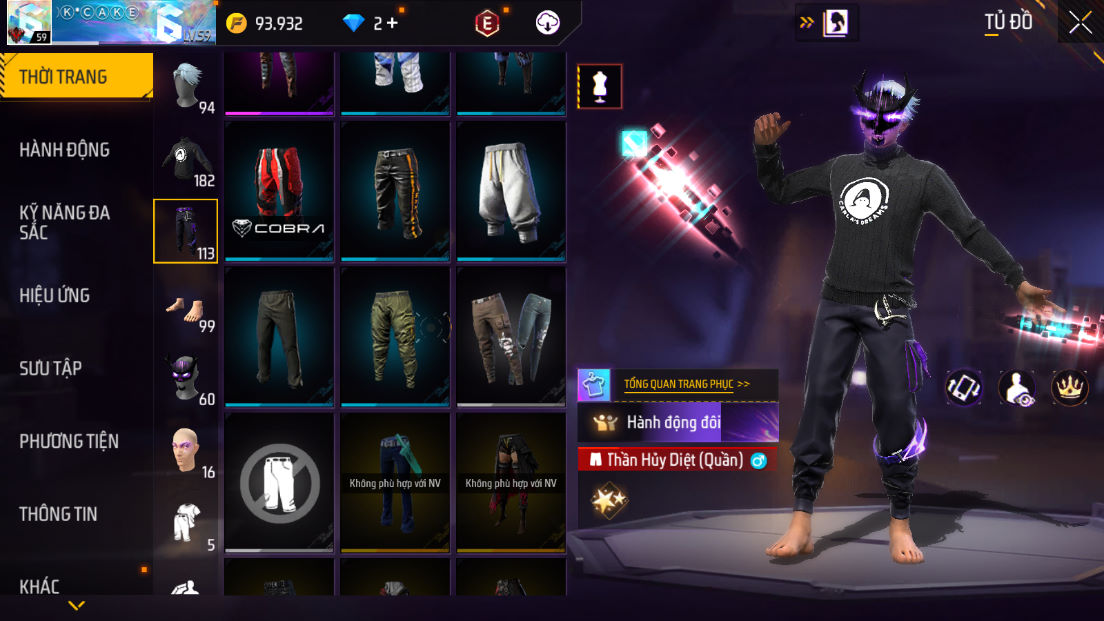Viewport: 1104px width, 621px height.
Task: Open the Hành động đôi option
Action: tap(678, 422)
